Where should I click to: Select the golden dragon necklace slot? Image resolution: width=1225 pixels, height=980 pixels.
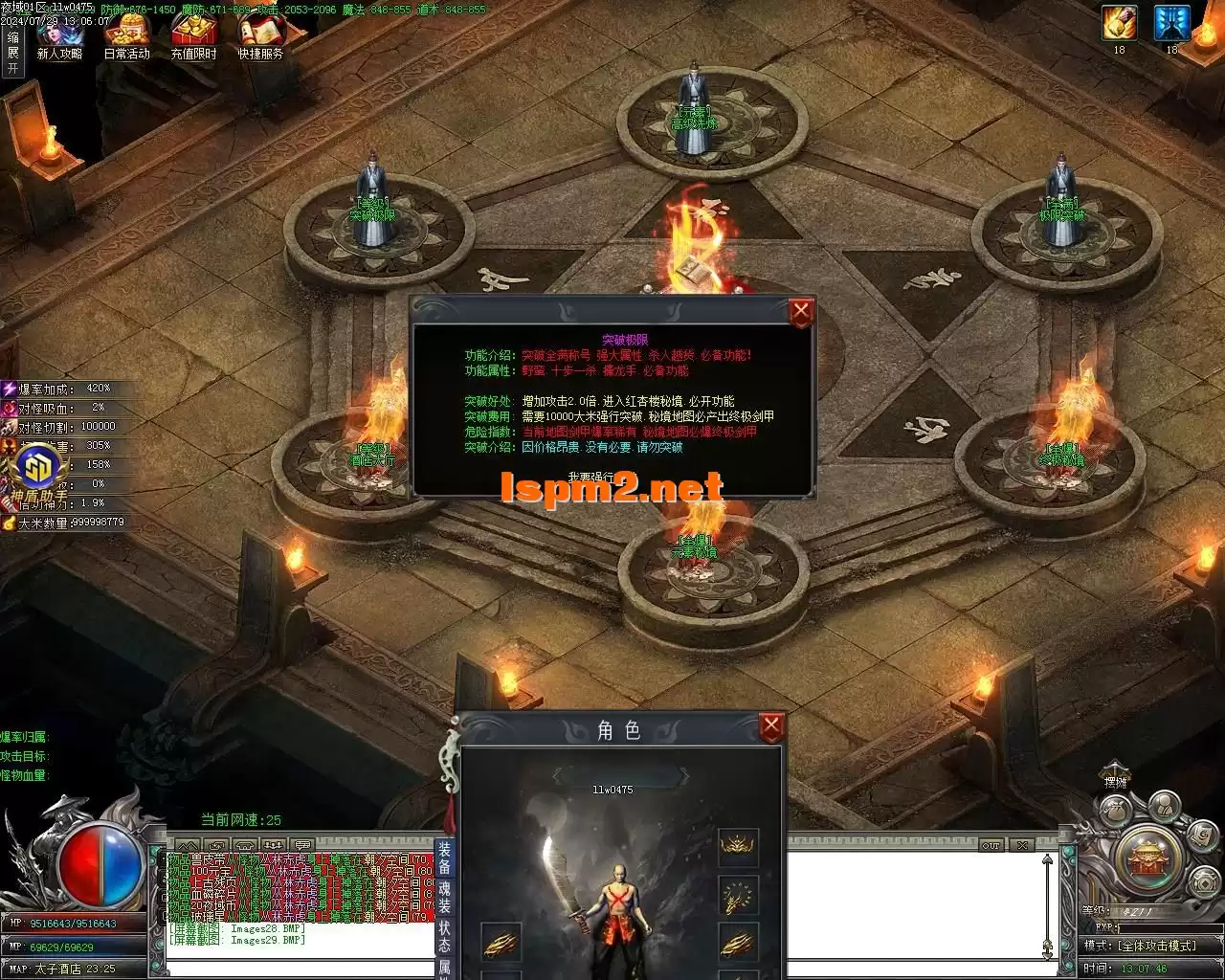coord(738,896)
